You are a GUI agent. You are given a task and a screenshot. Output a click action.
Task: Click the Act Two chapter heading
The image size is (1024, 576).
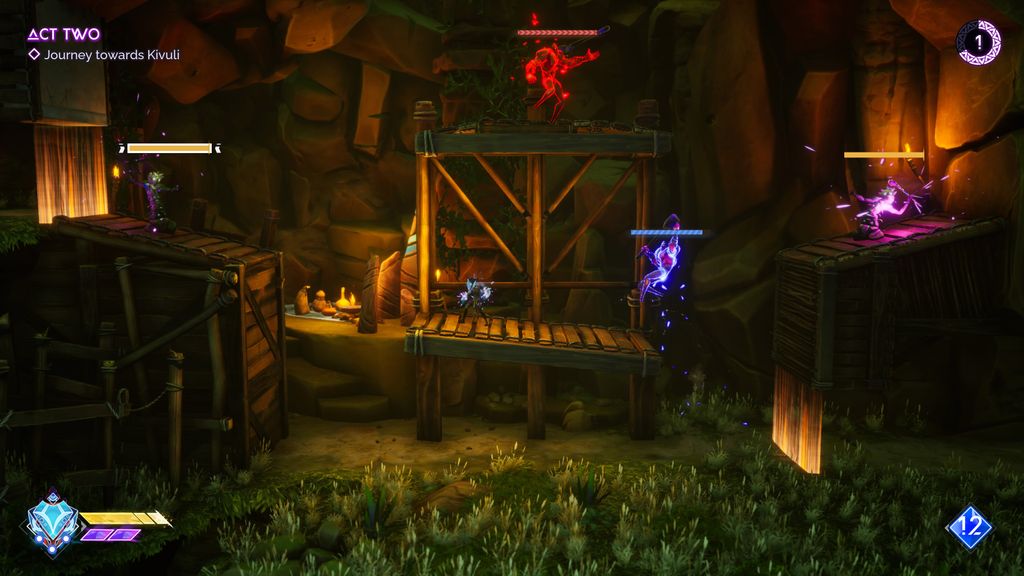[x=64, y=34]
